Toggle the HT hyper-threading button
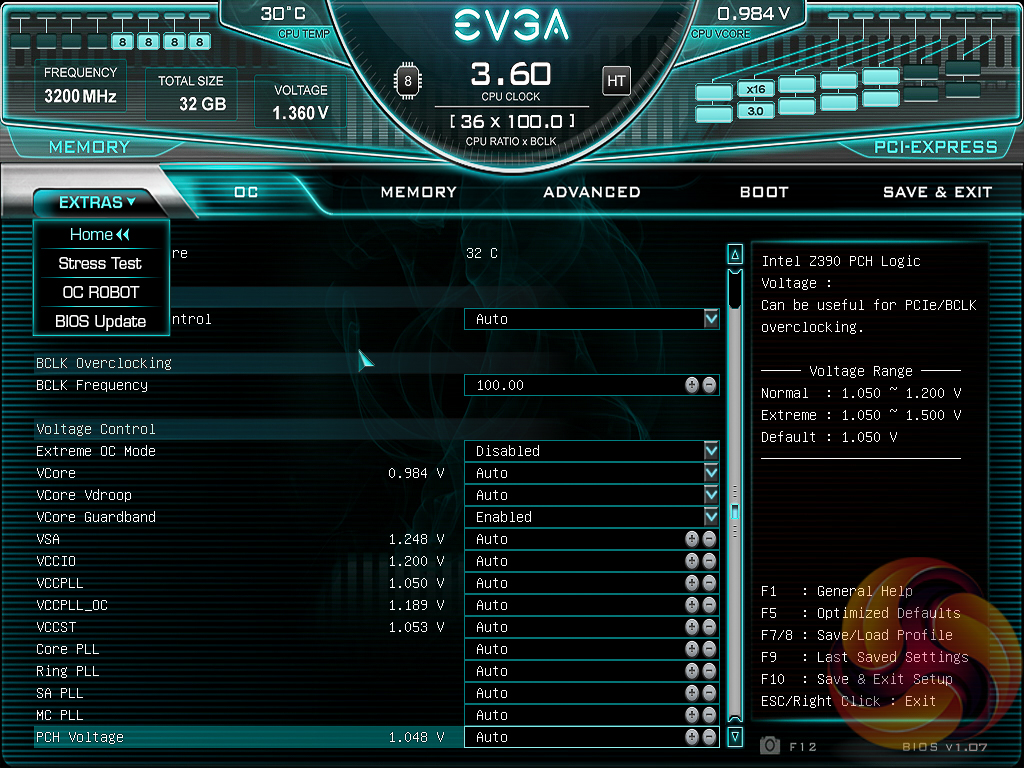1024x768 pixels. 616,81
